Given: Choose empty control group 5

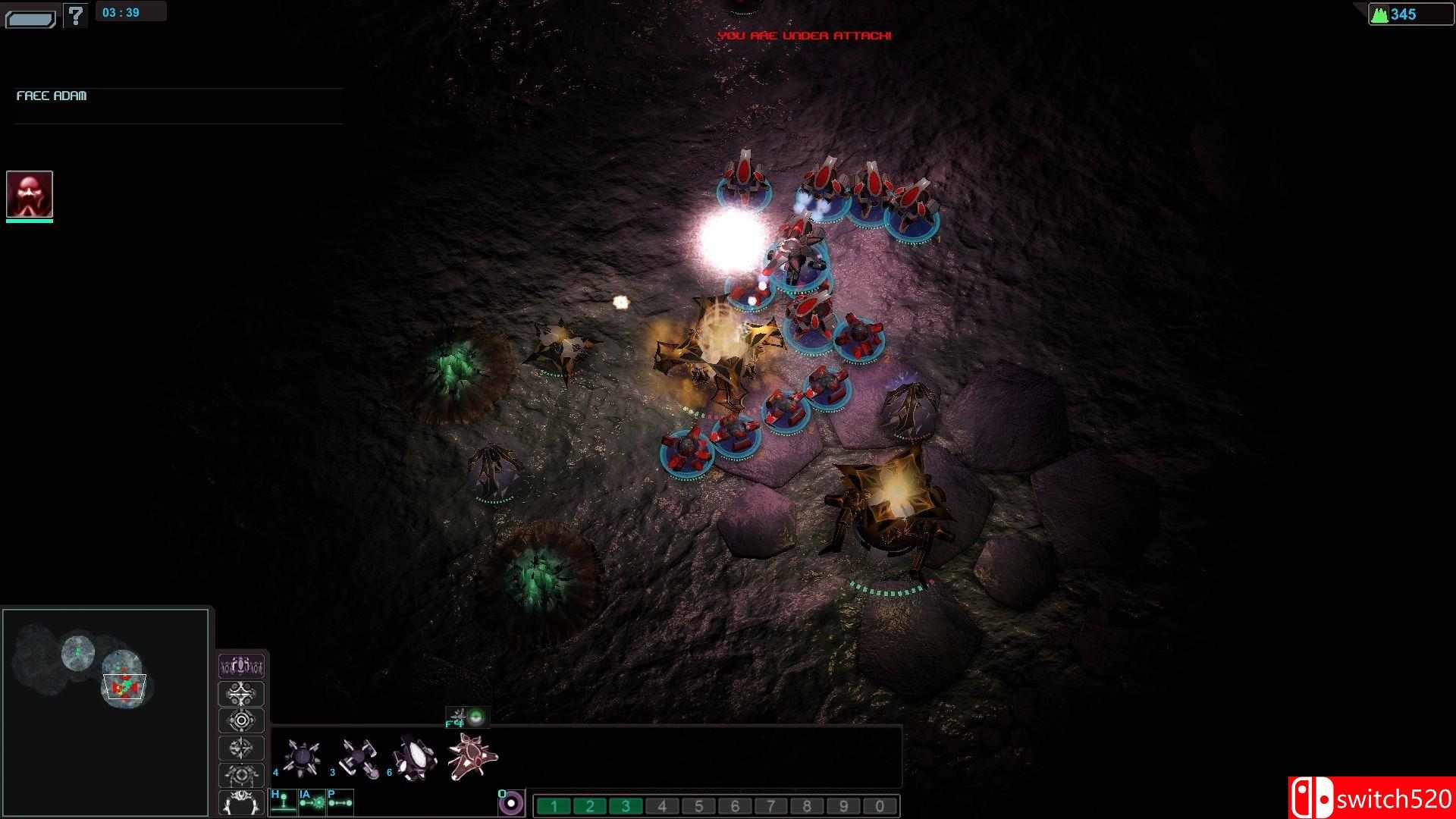Looking at the screenshot, I should 698,806.
